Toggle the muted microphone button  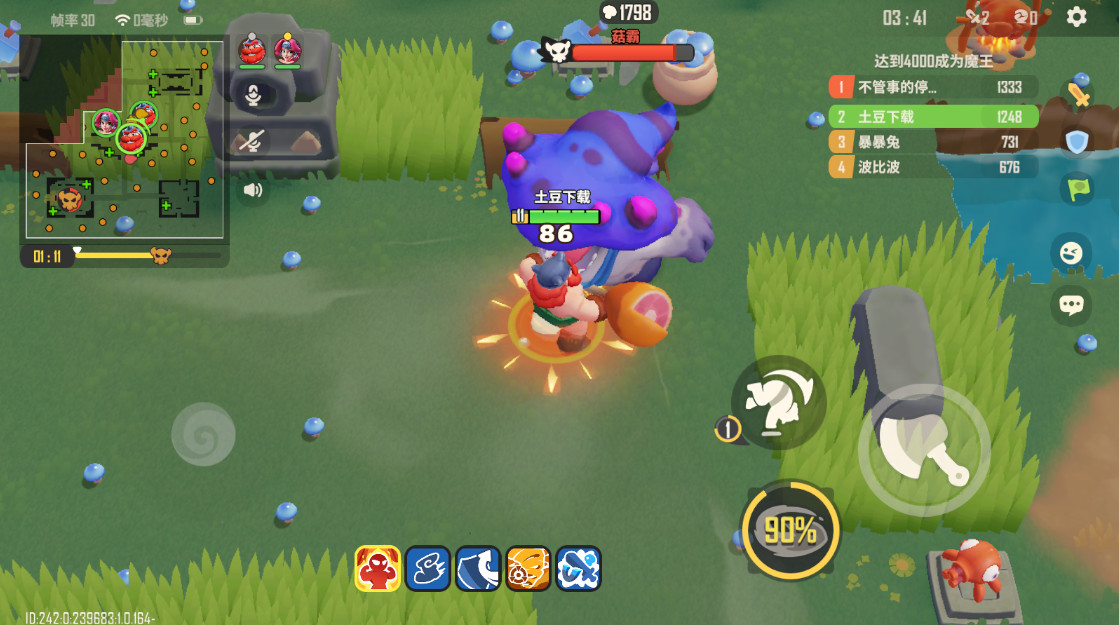coord(252,142)
